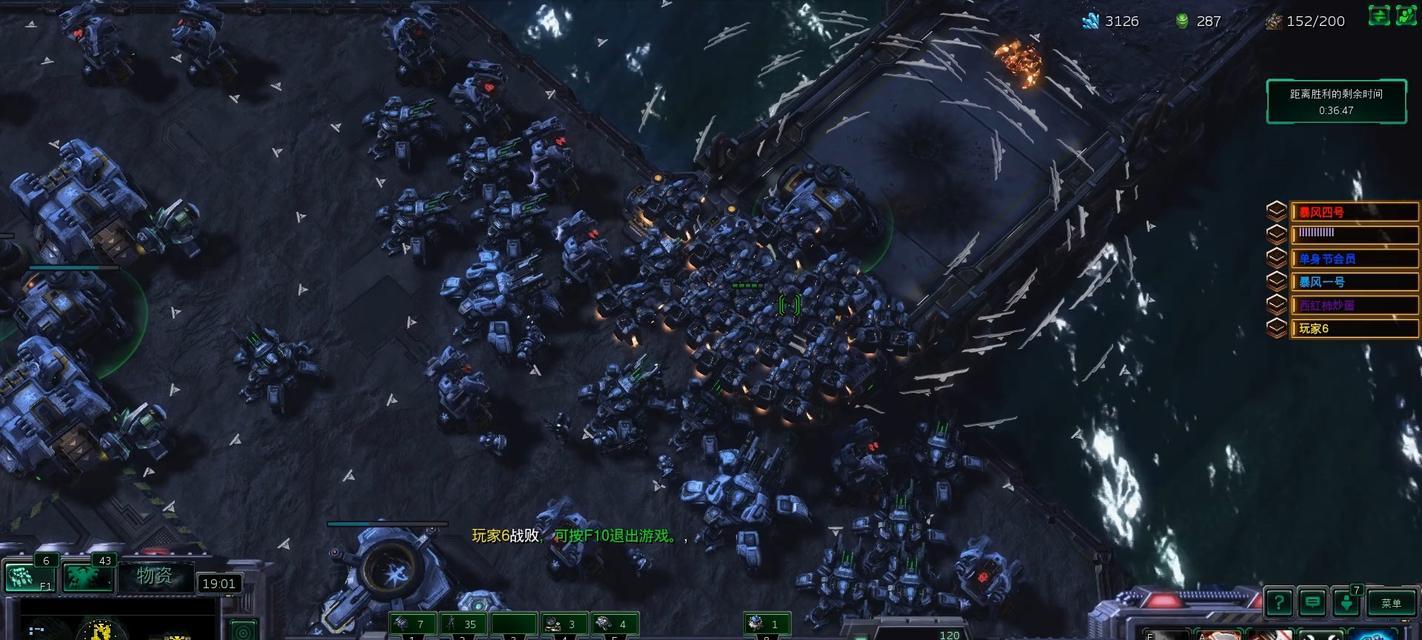Open the 菜单 game menu
Screen dimensions: 1422x640
1391,602
